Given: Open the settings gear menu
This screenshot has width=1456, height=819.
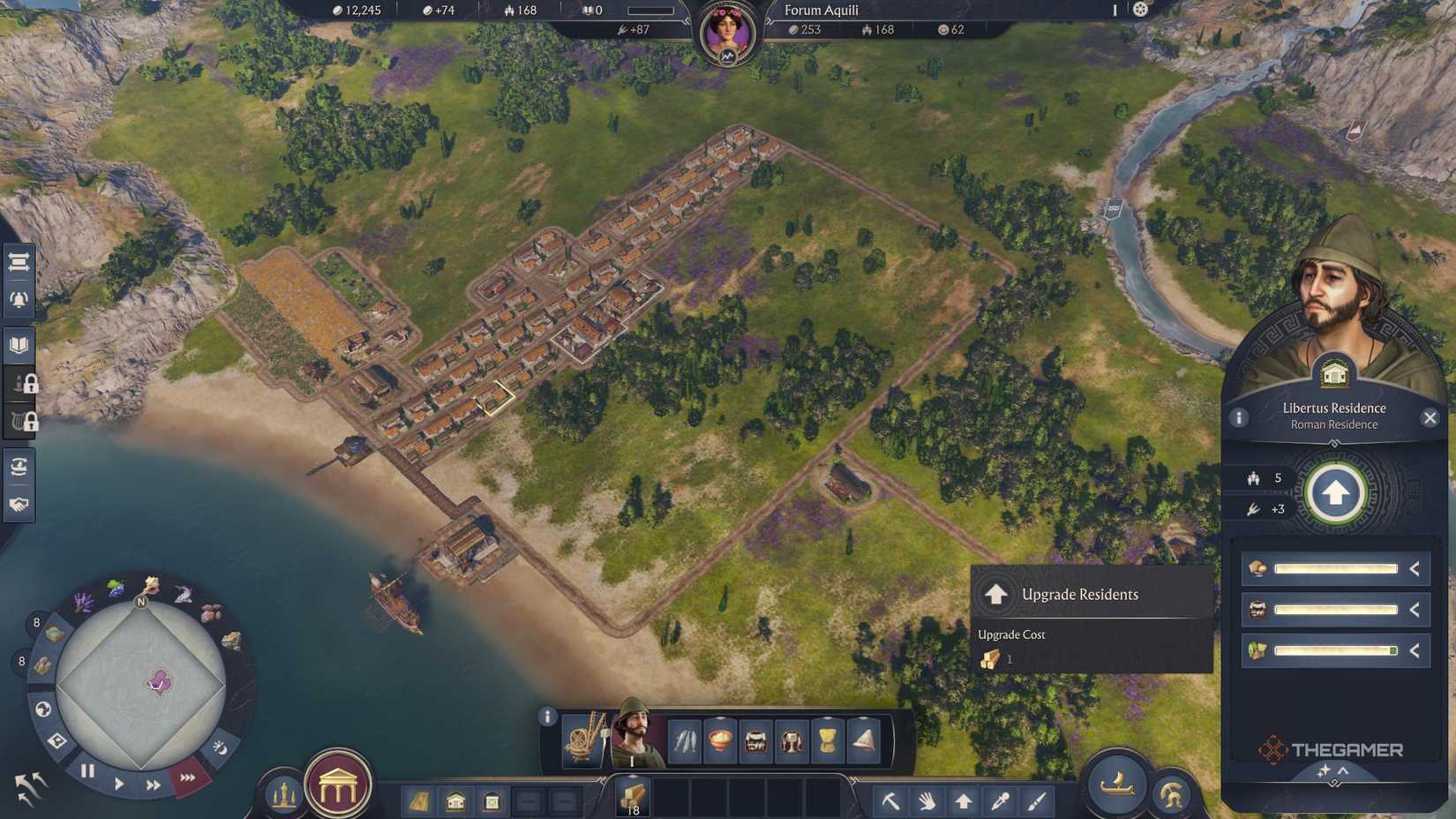Looking at the screenshot, I should pos(1140,10).
